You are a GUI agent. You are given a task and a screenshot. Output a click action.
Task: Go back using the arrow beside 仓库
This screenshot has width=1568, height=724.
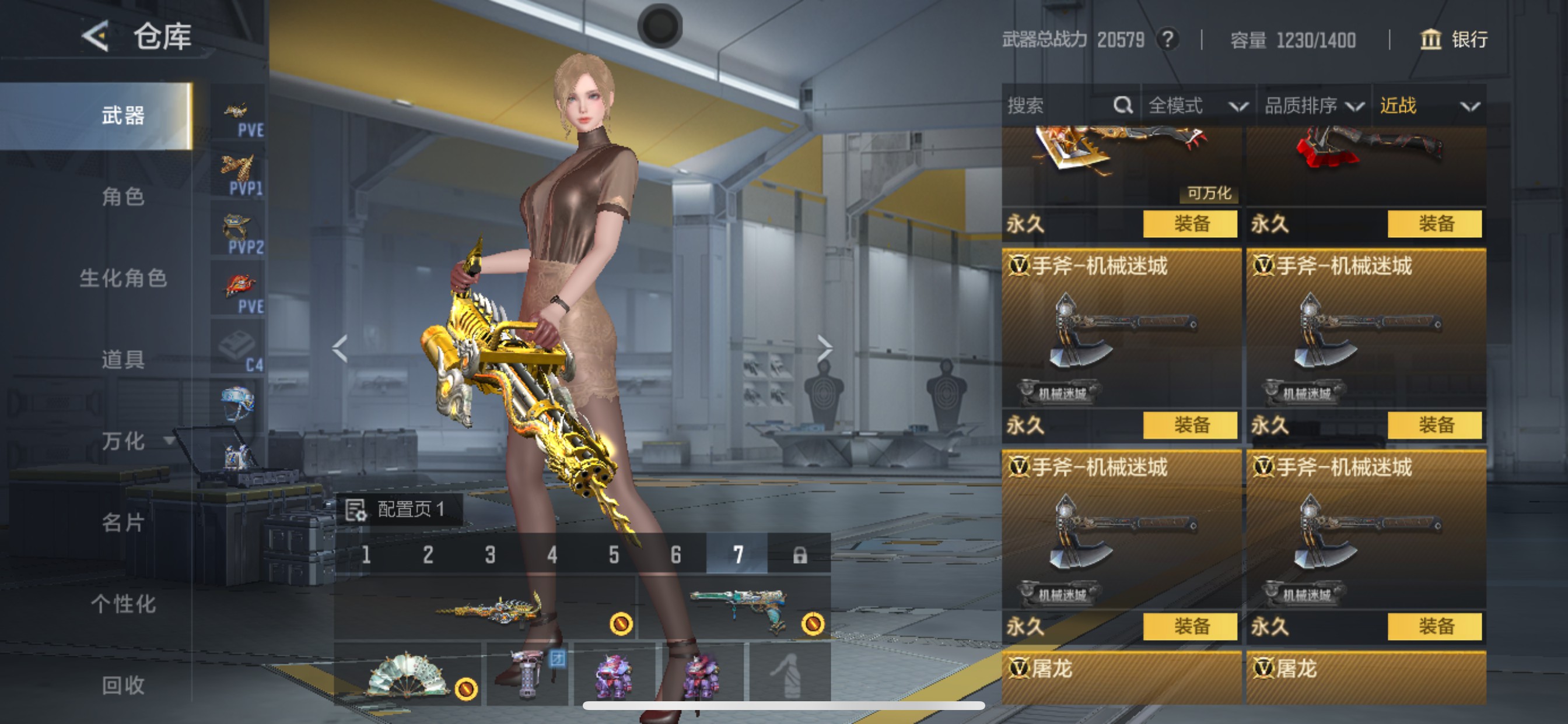(x=96, y=36)
